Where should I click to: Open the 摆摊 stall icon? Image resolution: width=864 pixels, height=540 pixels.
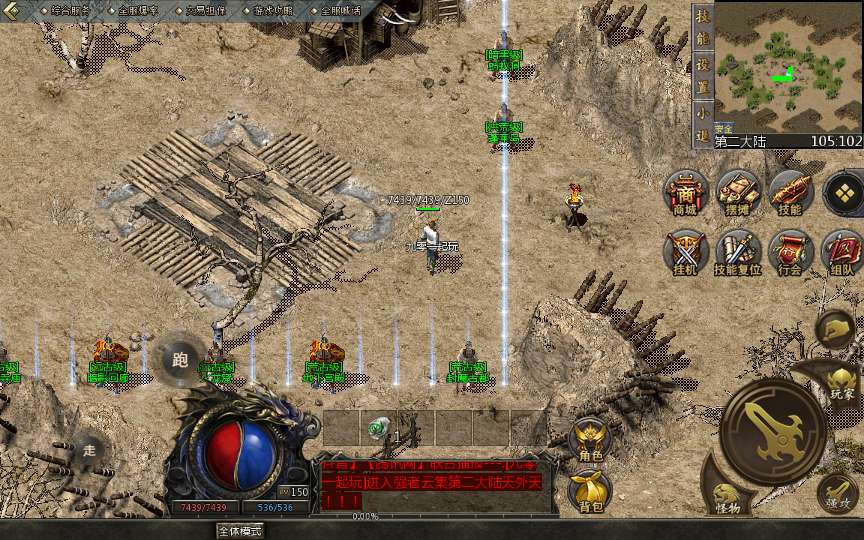(738, 191)
